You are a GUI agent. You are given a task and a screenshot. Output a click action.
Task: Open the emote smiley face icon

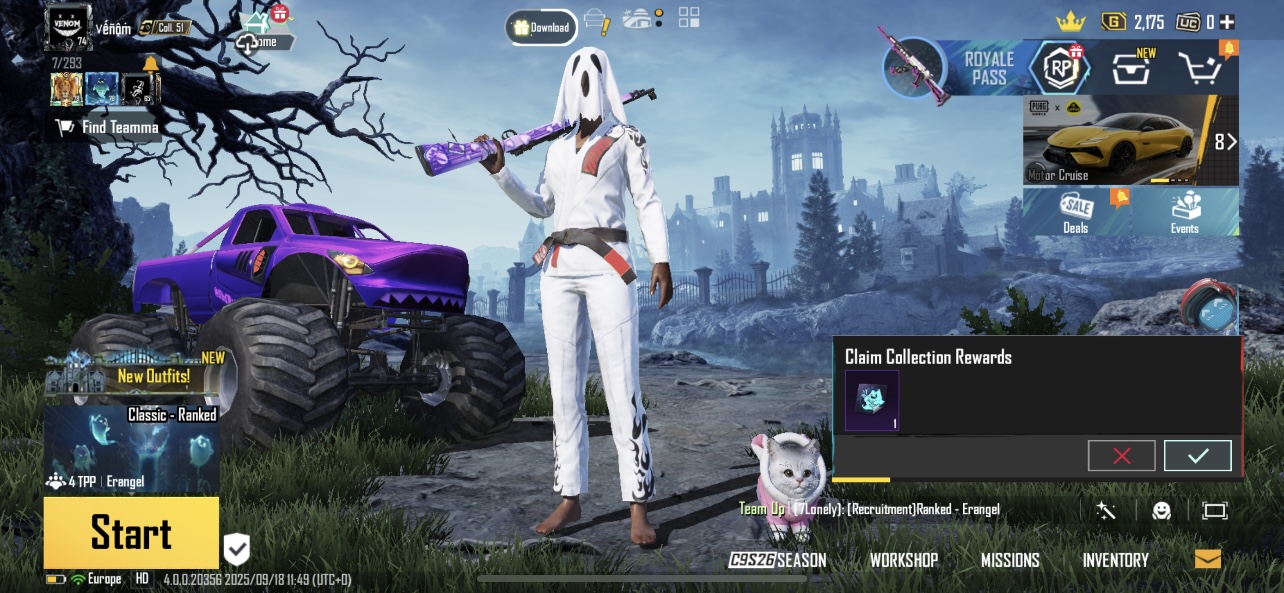coord(1161,511)
